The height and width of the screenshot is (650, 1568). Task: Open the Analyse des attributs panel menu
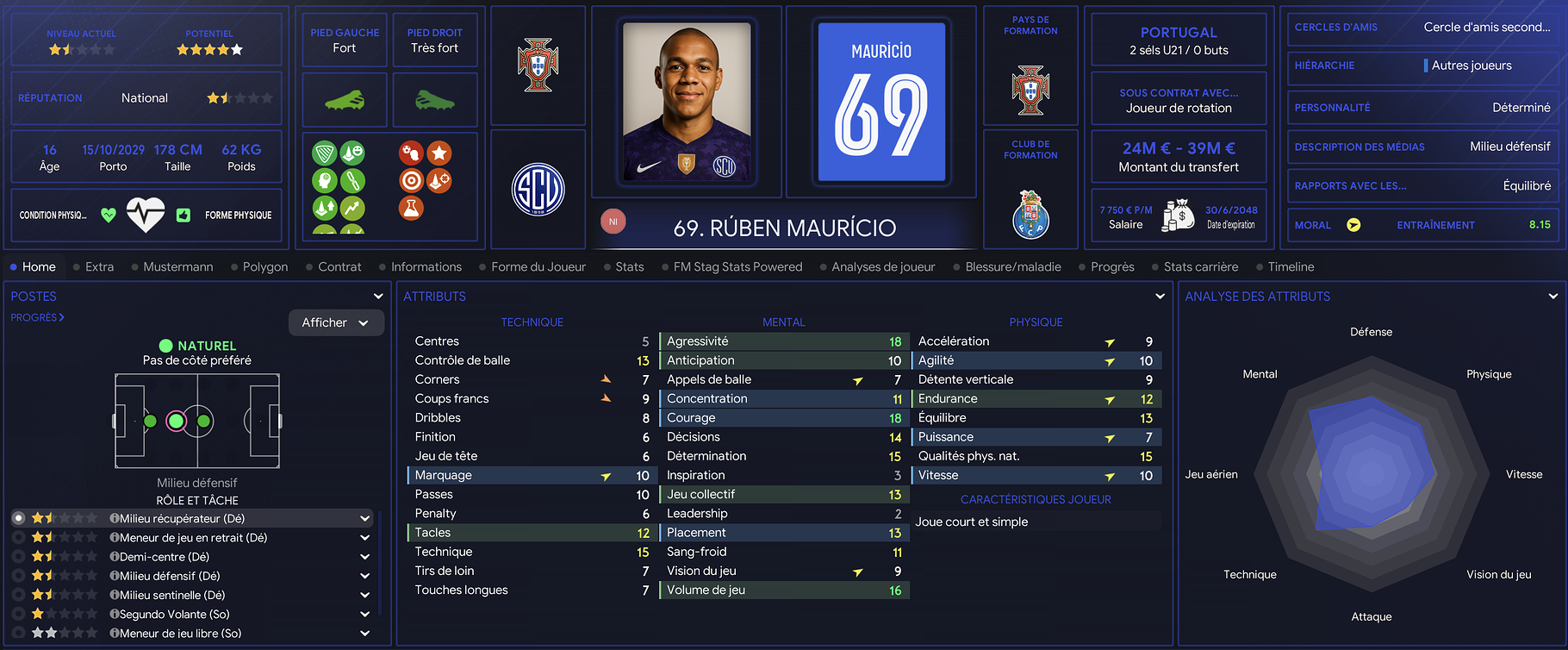click(x=1552, y=297)
